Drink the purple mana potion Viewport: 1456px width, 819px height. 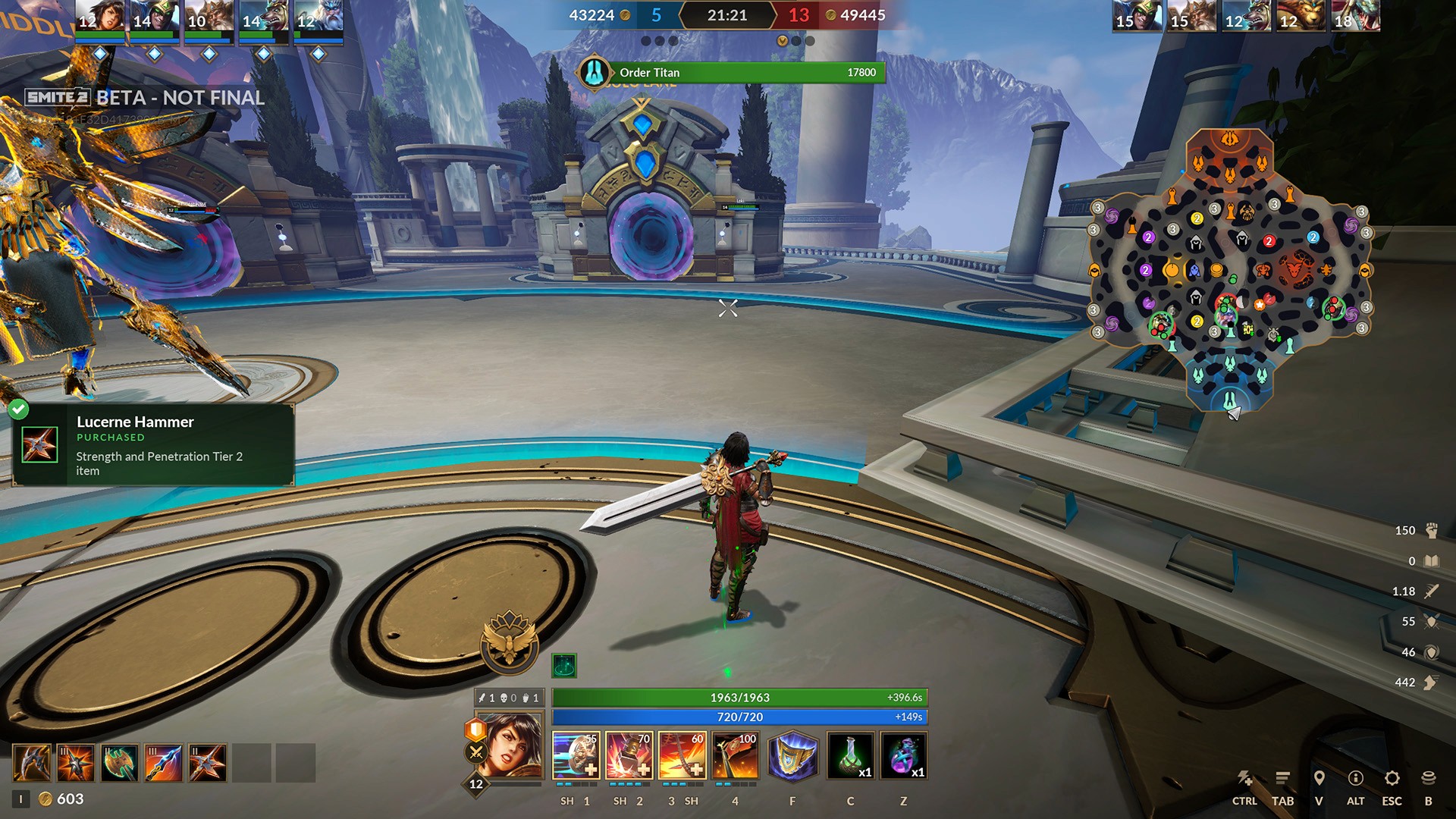[903, 755]
